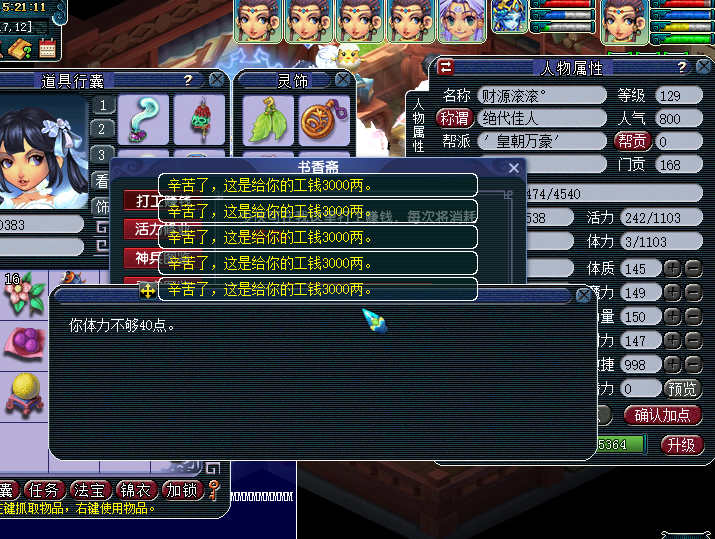Increase 体质 with its plus button
Image resolution: width=715 pixels, height=539 pixels.
click(x=672, y=269)
